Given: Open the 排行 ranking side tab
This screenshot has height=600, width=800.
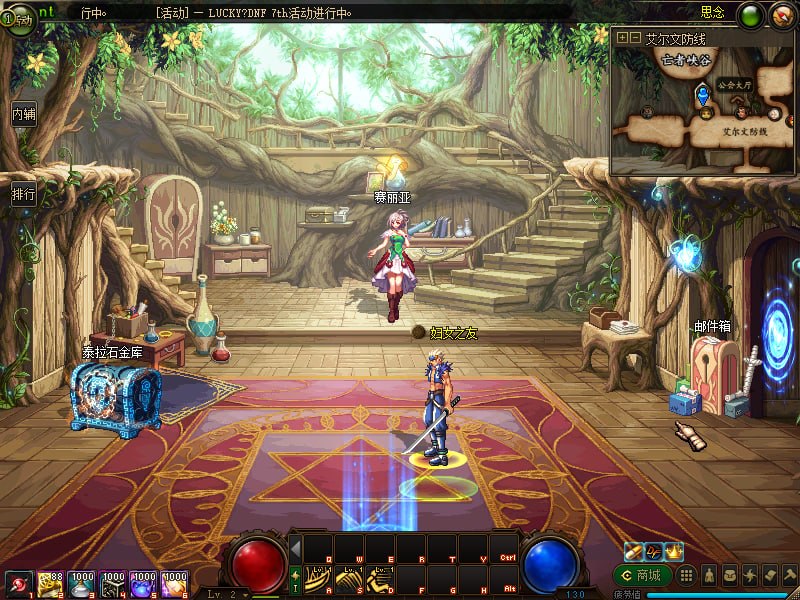Looking at the screenshot, I should 23,193.
